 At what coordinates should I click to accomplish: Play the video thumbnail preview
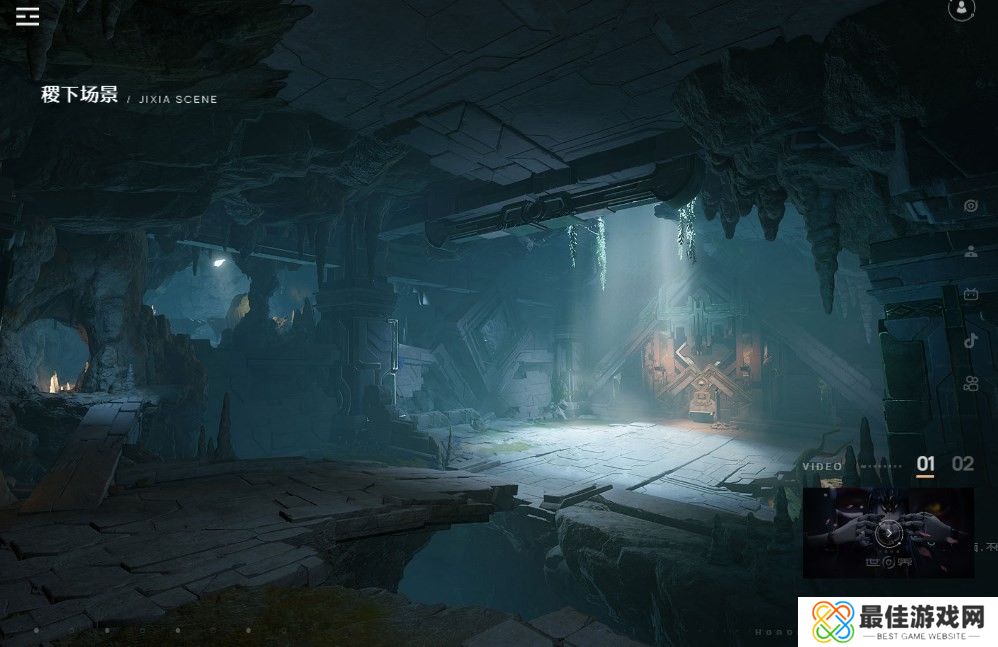tap(888, 533)
